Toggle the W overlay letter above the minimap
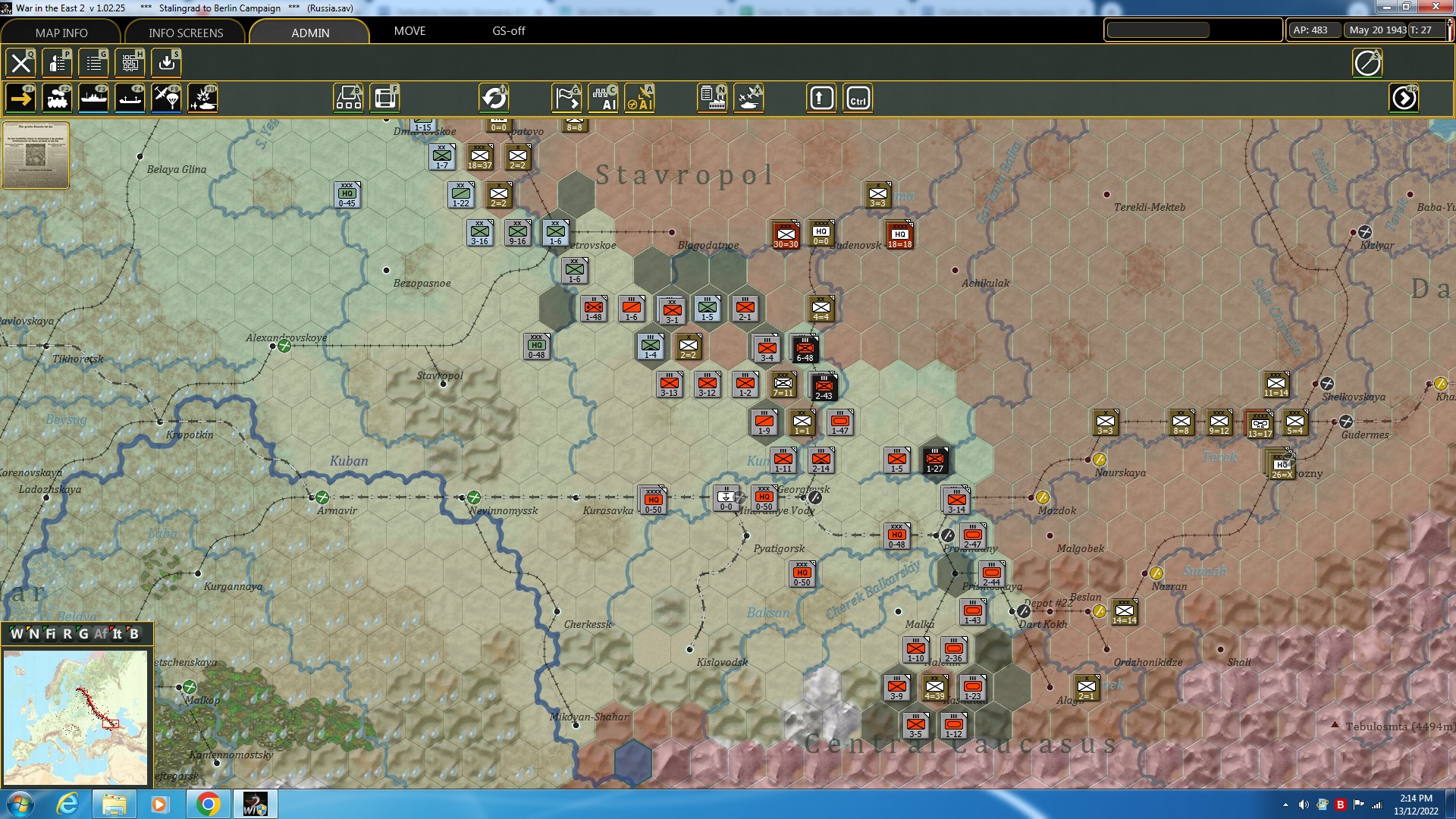1456x819 pixels. 16,634
